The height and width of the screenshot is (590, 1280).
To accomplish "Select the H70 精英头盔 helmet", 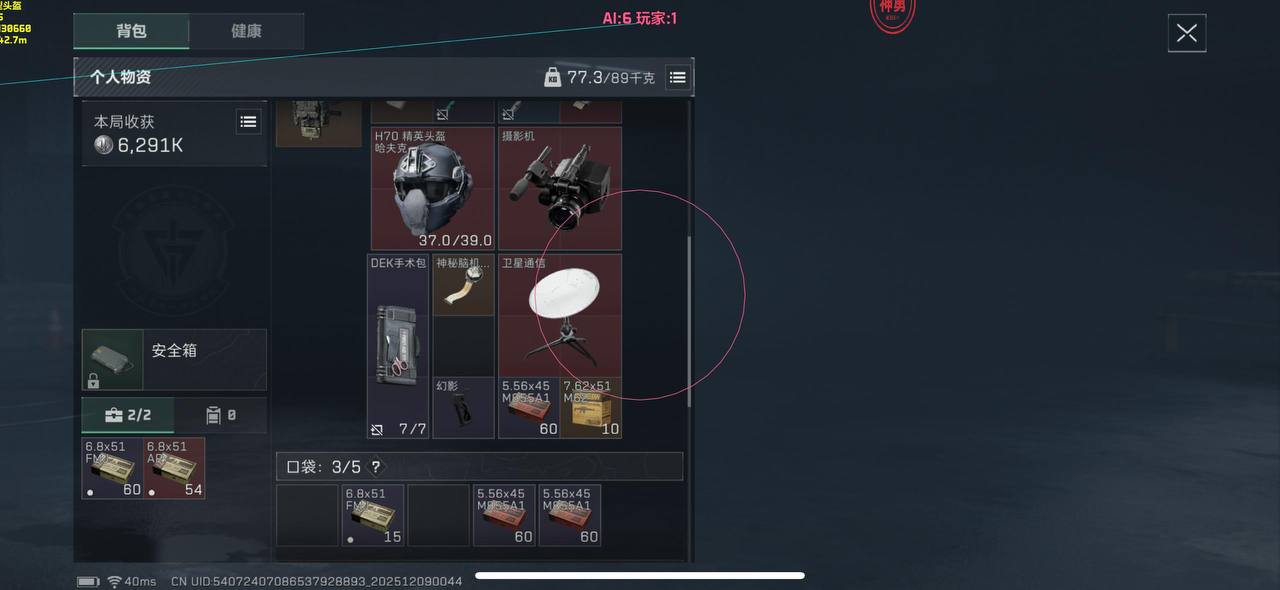I will tap(432, 188).
